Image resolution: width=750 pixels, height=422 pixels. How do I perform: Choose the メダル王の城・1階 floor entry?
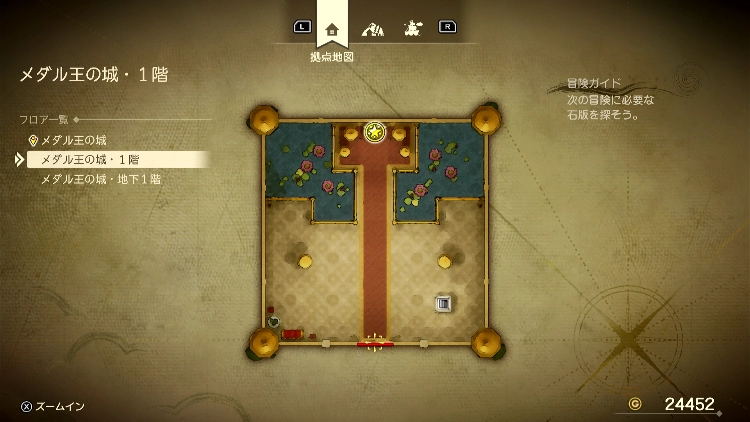point(90,159)
